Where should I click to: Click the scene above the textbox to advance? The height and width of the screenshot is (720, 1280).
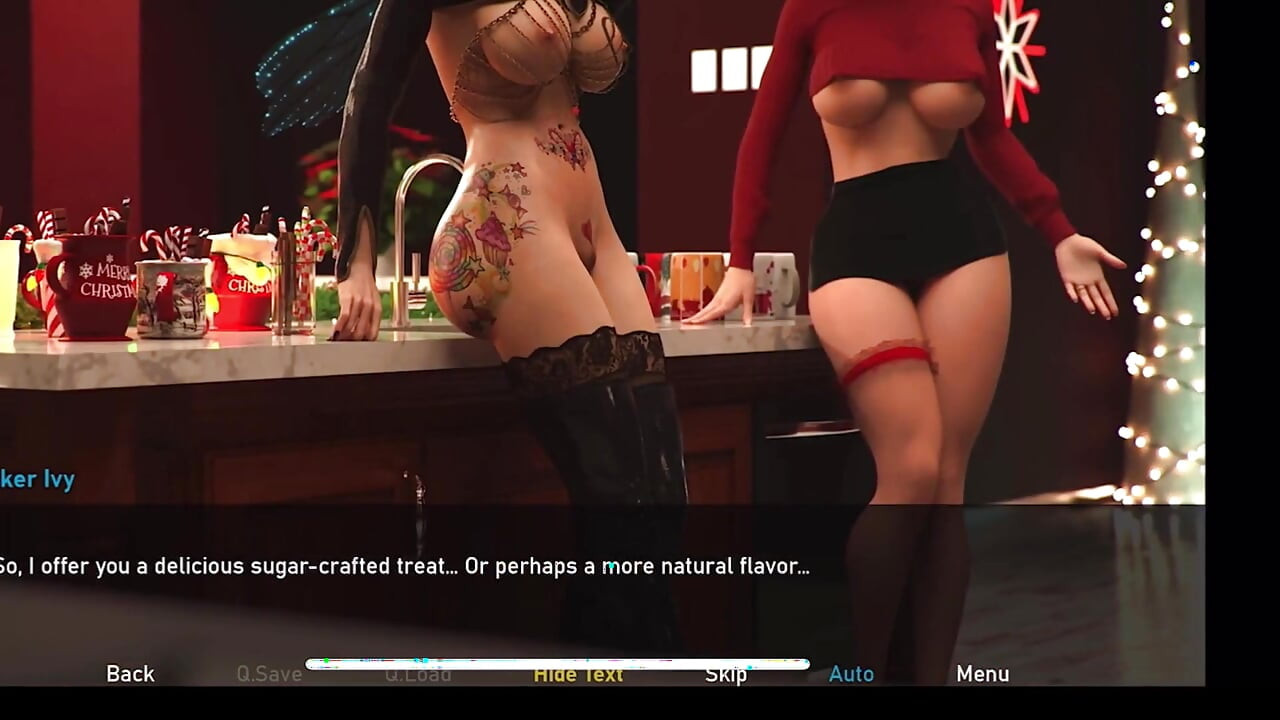click(640, 250)
